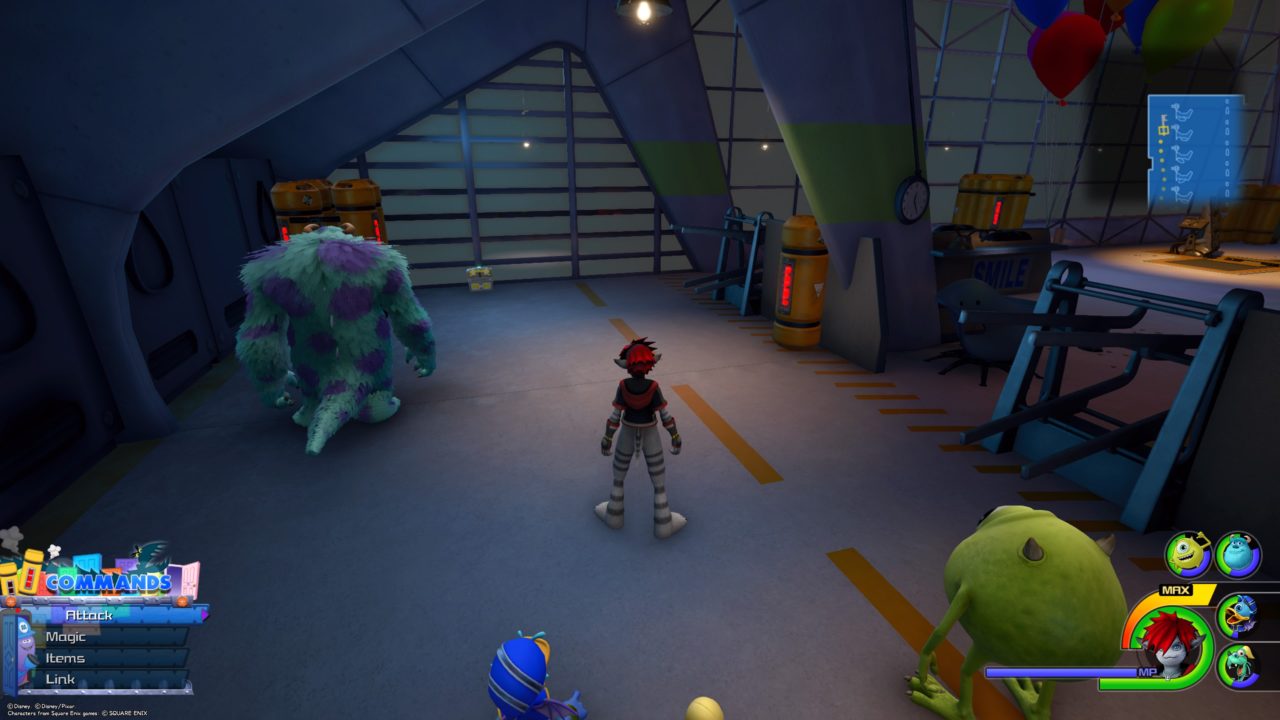Select the Link command
Viewport: 1280px width, 720px height.
61,678
